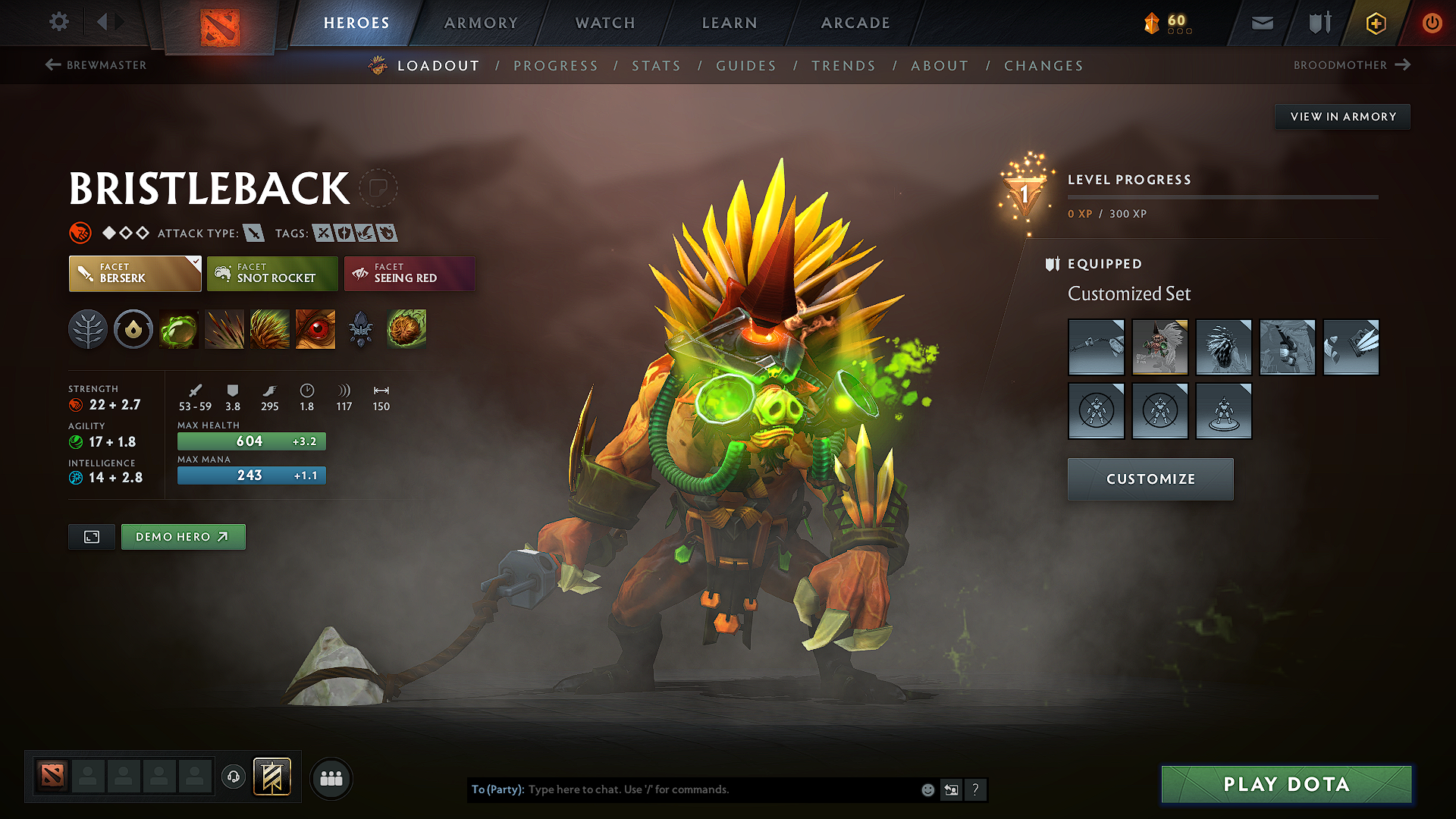The height and width of the screenshot is (819, 1456).
Task: Enable the Seeing Red facet
Action: 409,273
